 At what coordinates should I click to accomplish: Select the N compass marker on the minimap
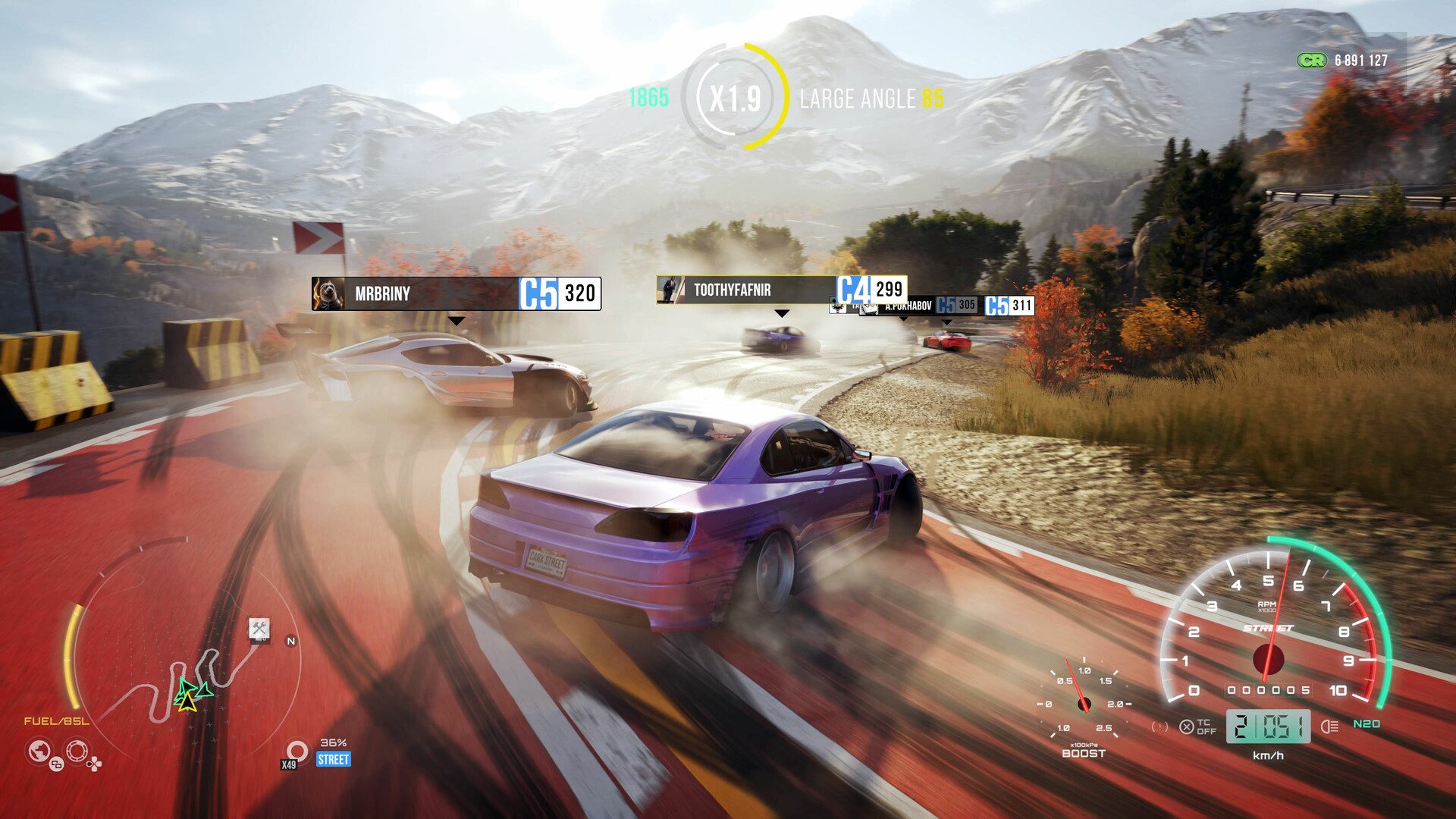coord(289,641)
